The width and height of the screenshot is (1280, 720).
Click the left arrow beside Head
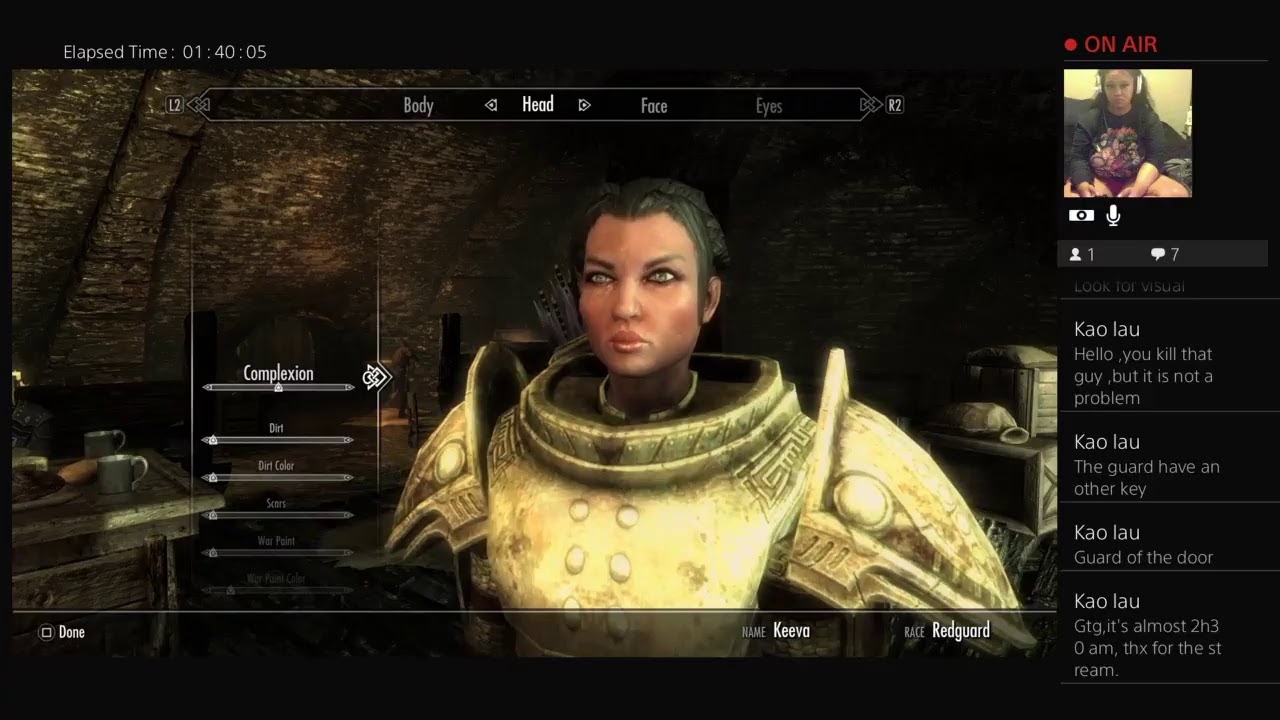(491, 105)
